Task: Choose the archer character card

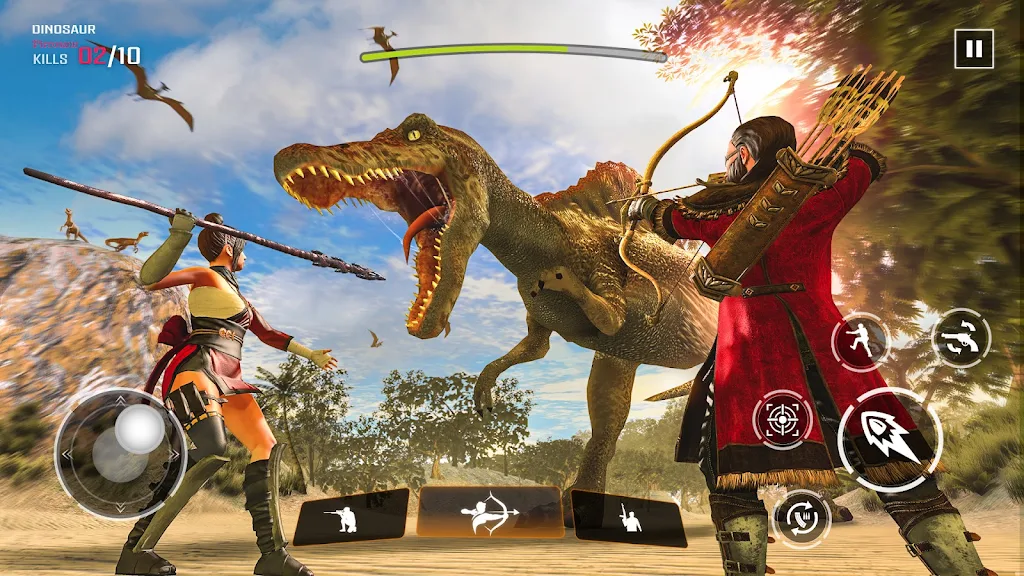Action: tap(490, 513)
